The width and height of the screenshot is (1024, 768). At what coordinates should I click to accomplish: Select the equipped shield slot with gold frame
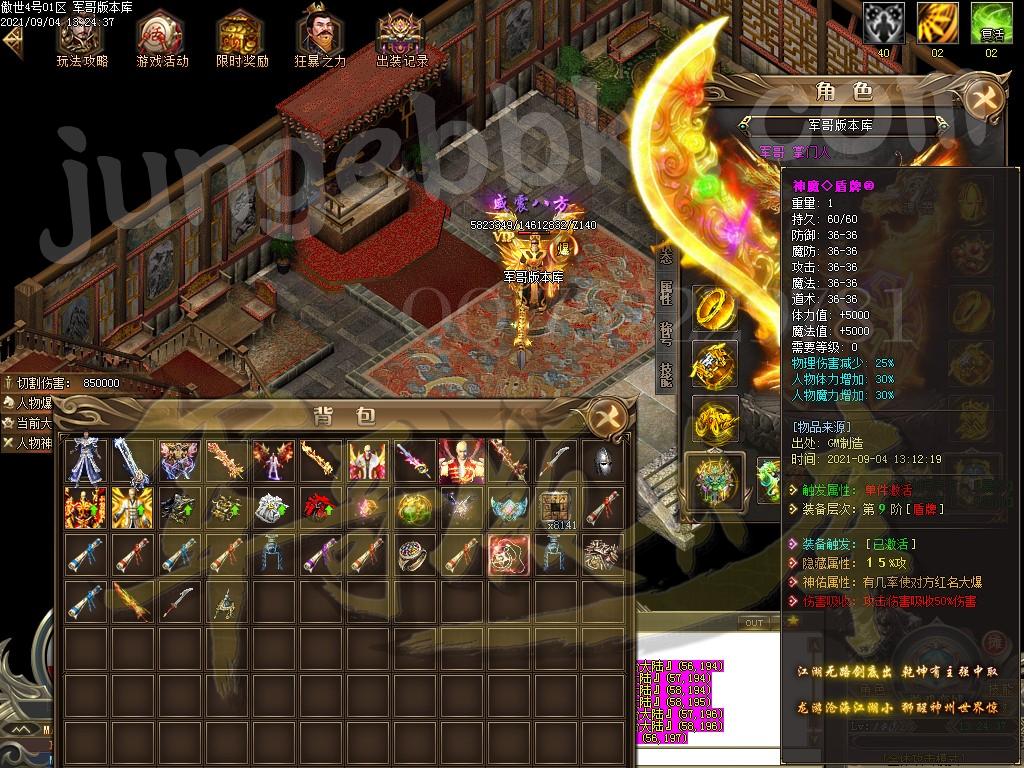click(x=716, y=478)
